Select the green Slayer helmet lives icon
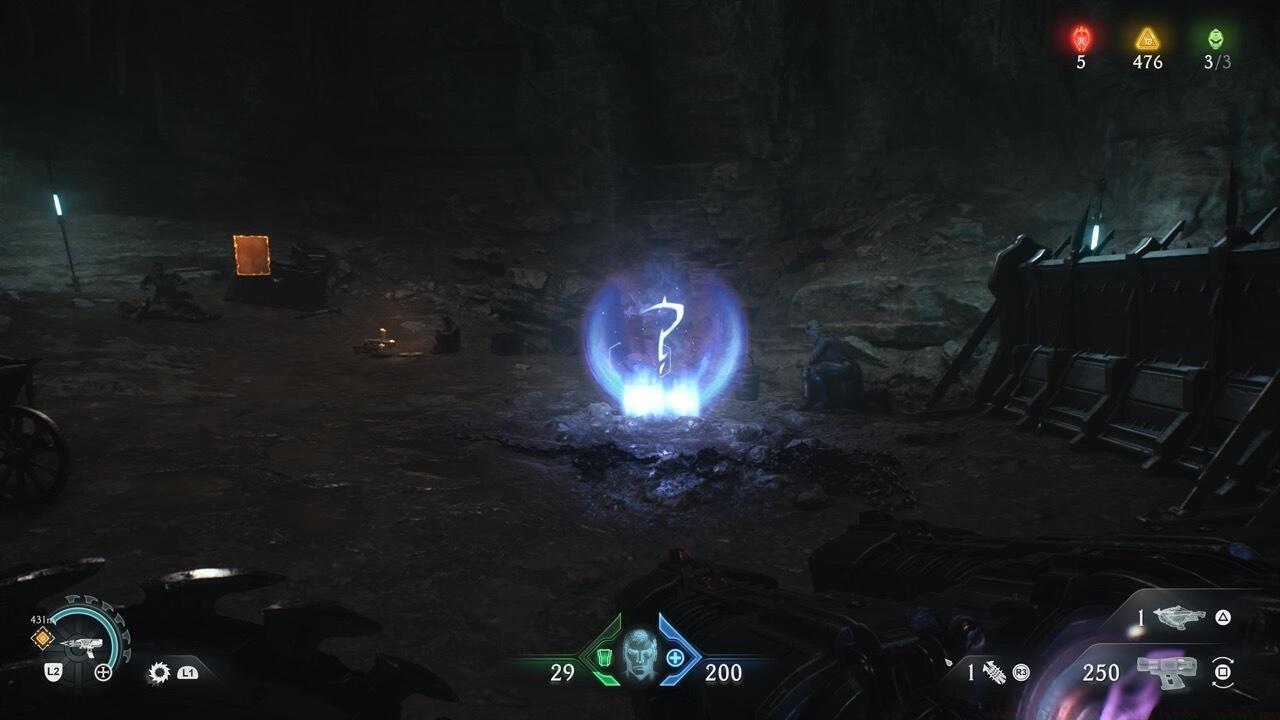 pyautogui.click(x=1216, y=39)
